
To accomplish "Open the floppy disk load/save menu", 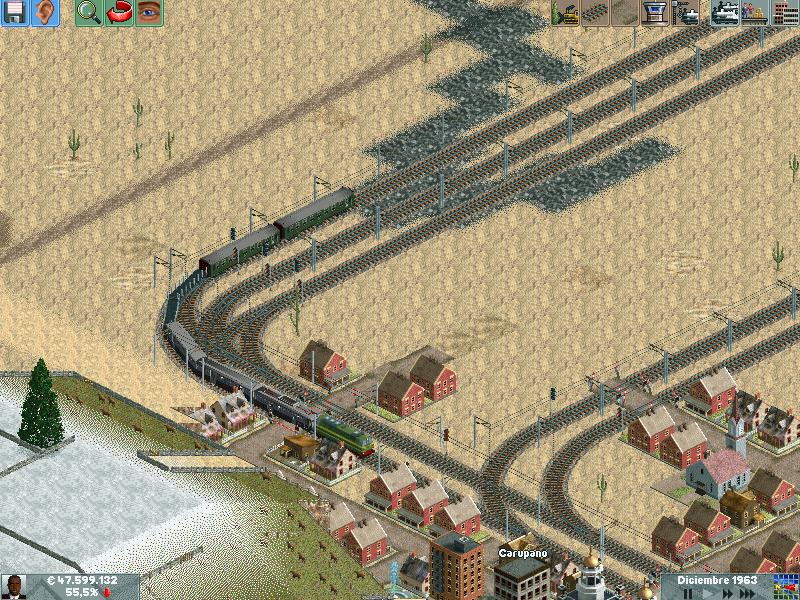I will click(x=15, y=13).
